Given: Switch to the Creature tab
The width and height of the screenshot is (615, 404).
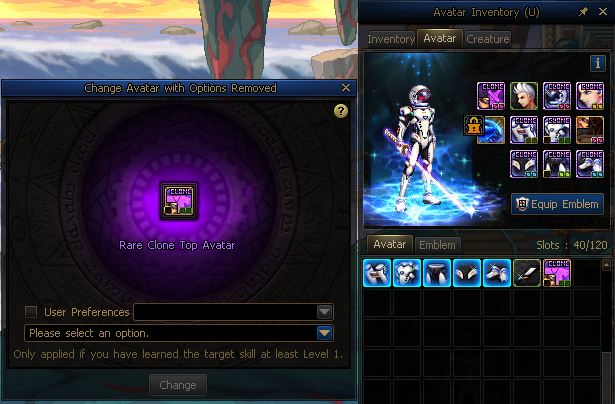Looking at the screenshot, I should click(487, 39).
